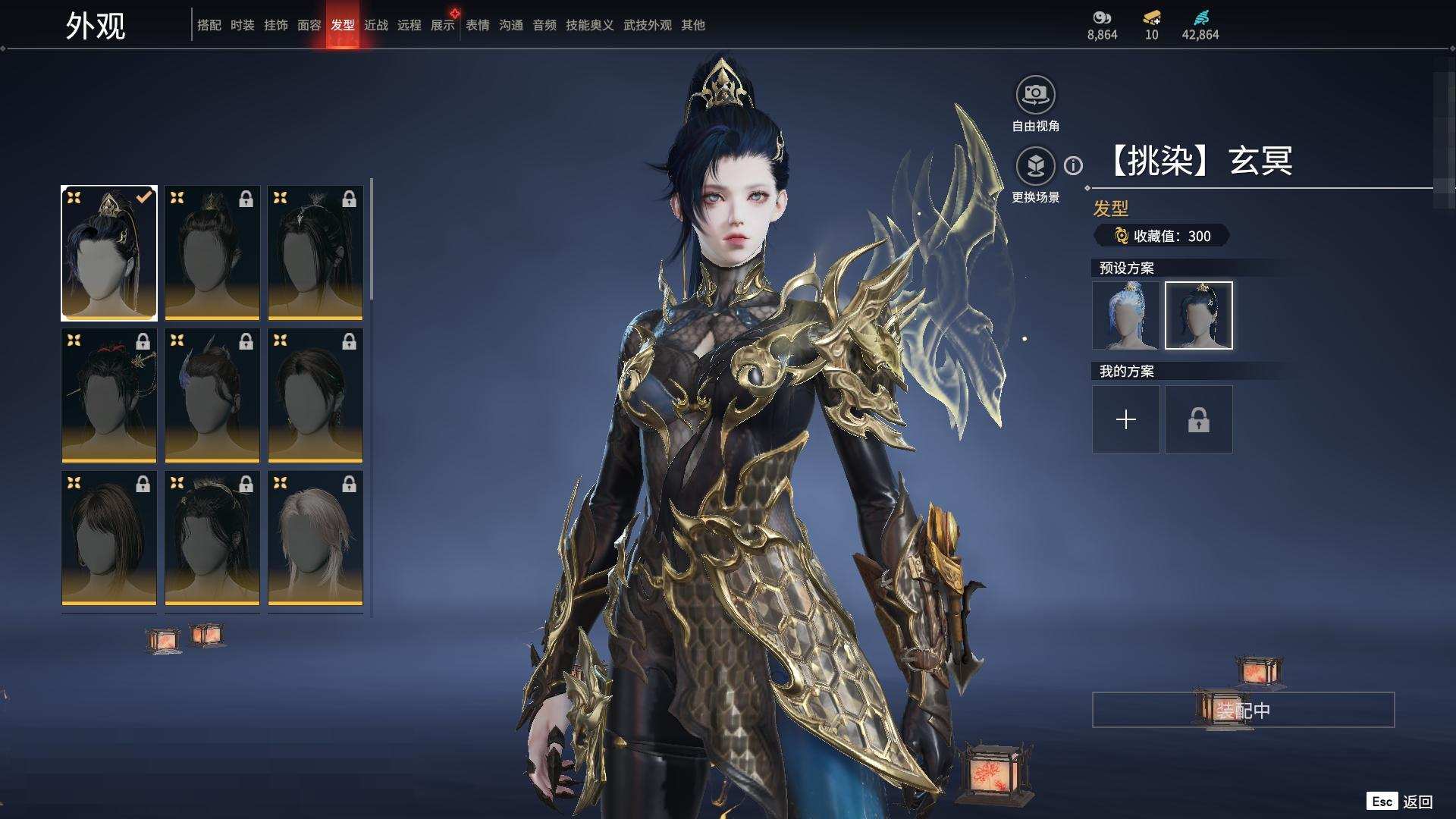Open the 时装 costume tab

tap(242, 25)
